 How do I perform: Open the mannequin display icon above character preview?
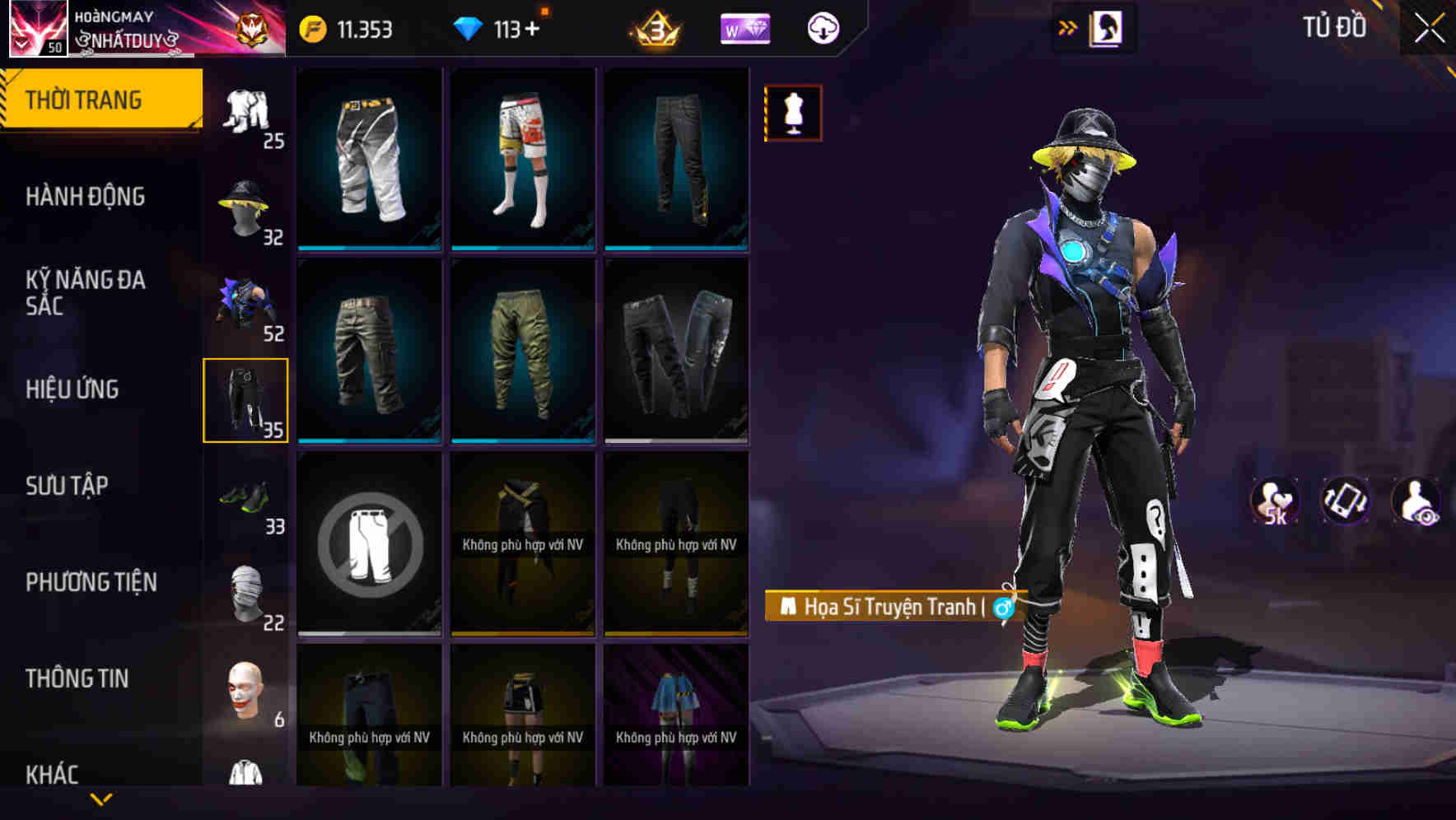pyautogui.click(x=793, y=113)
